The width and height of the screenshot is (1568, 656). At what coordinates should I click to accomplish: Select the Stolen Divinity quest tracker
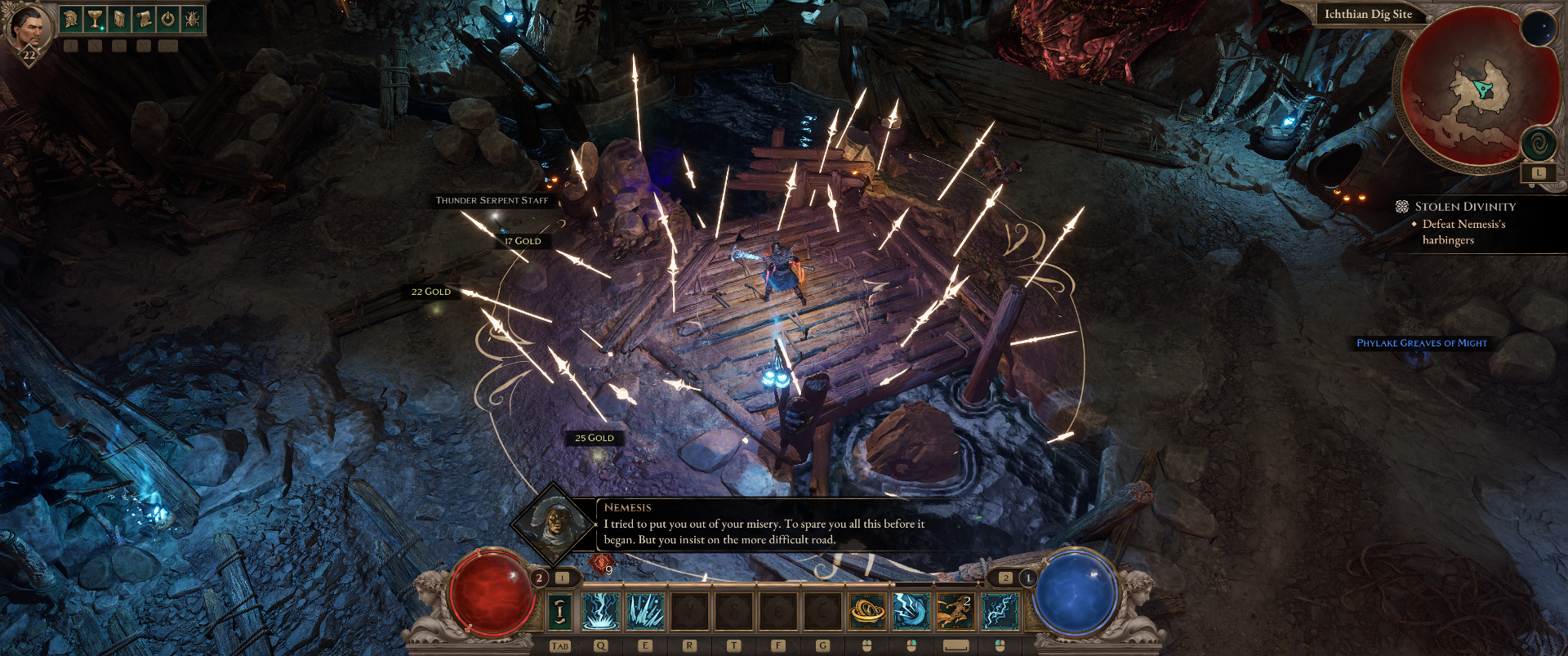1464,207
